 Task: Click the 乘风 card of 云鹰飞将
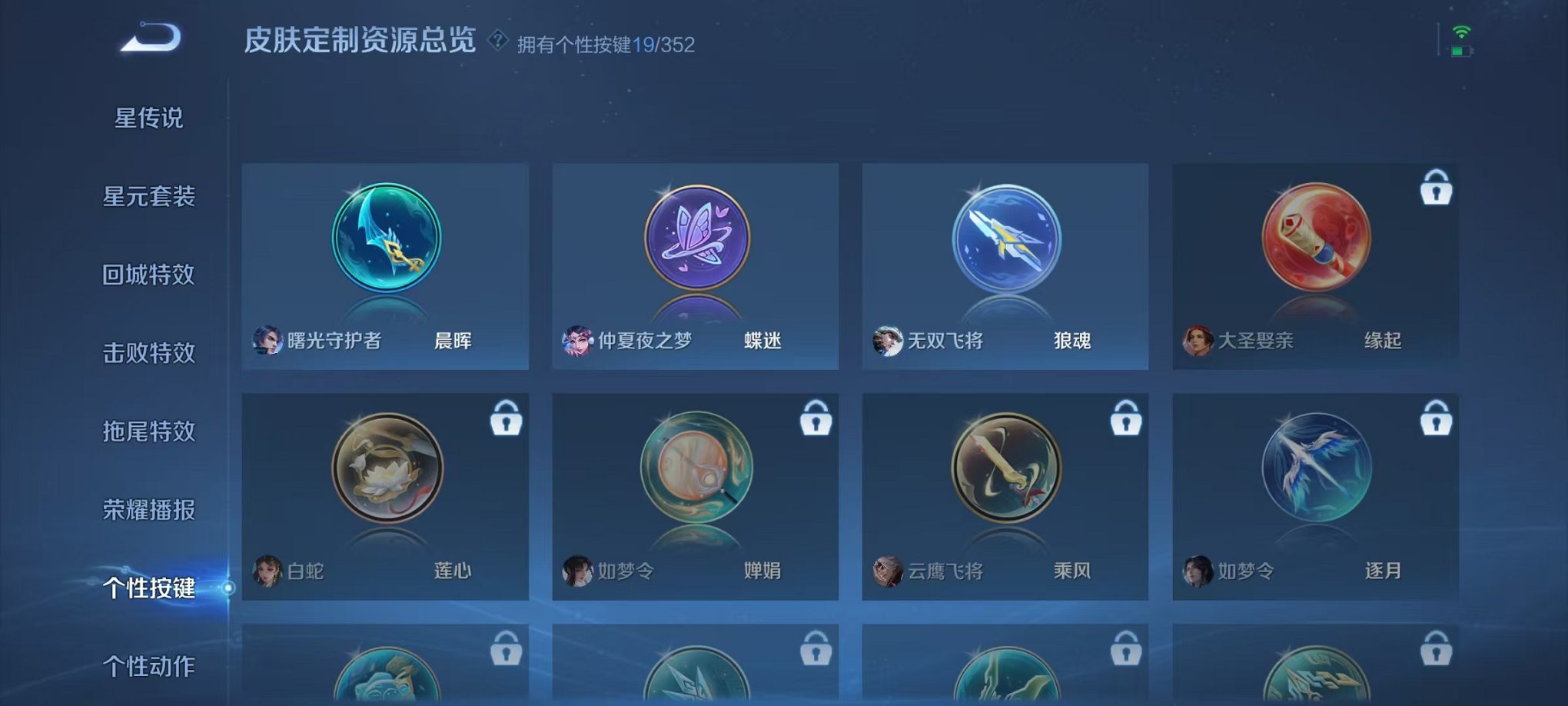[1005, 500]
